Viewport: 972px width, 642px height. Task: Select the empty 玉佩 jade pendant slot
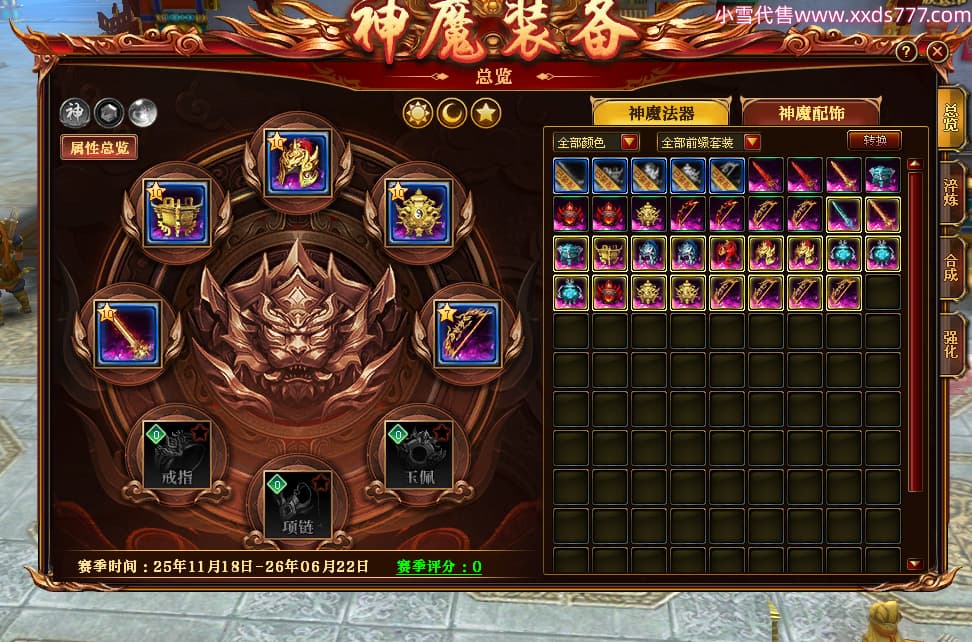pos(418,454)
